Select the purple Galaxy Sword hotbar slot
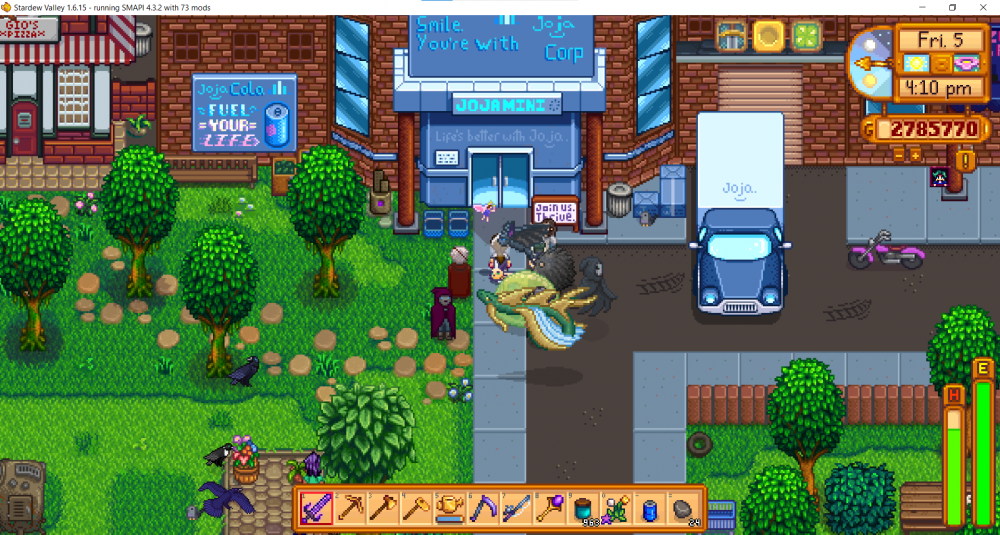This screenshot has width=1000, height=535. pyautogui.click(x=316, y=508)
